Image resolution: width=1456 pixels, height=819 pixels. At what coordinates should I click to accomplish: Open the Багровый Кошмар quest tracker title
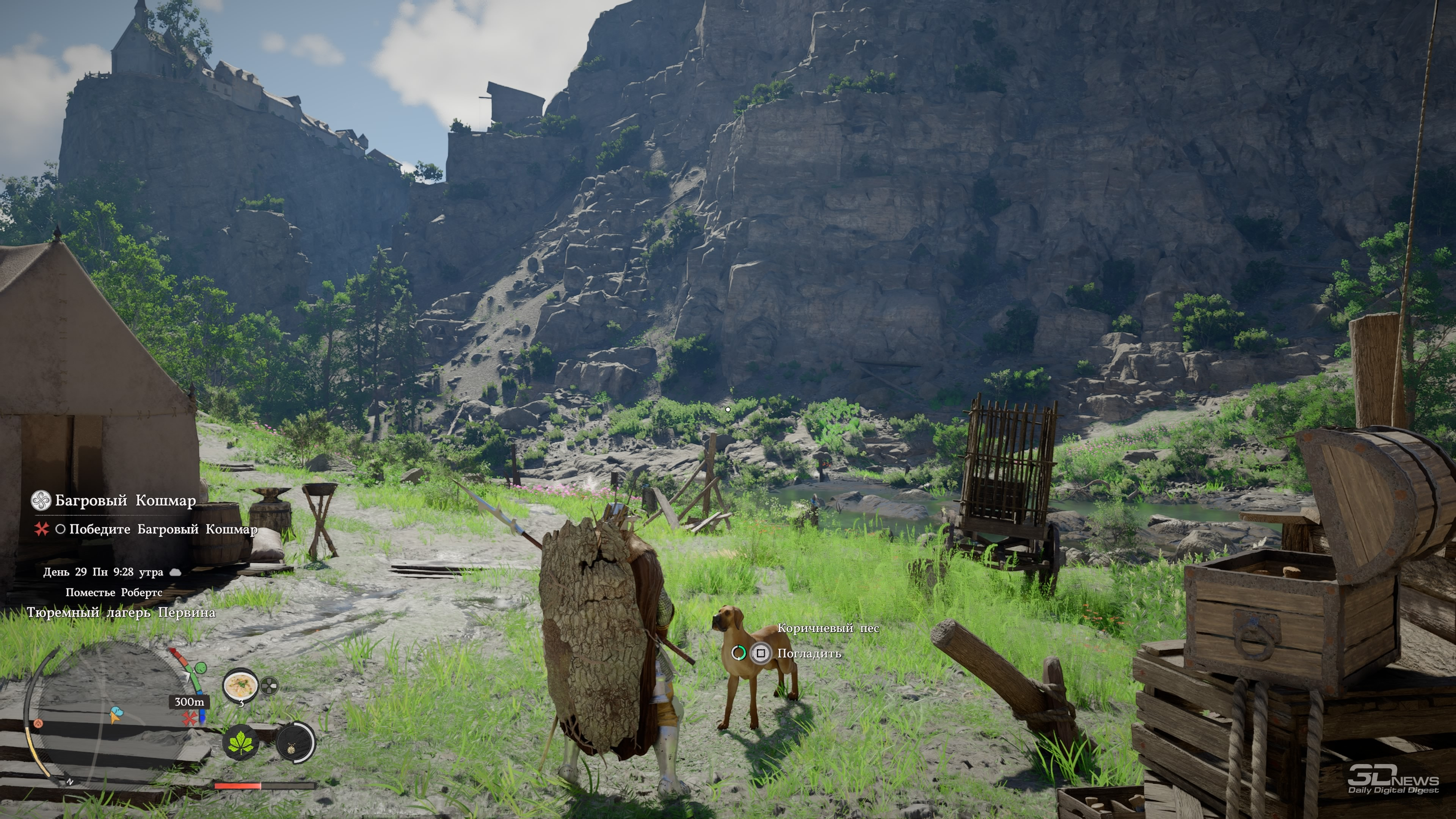125,501
